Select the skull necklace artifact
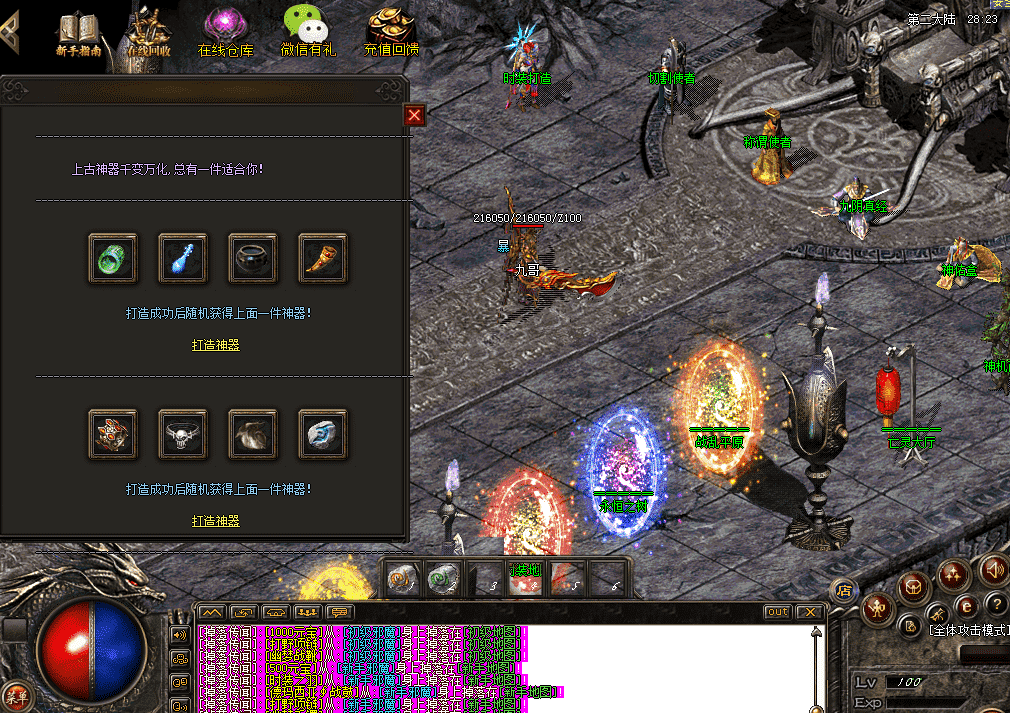Viewport: 1010px width, 713px height. pos(183,434)
